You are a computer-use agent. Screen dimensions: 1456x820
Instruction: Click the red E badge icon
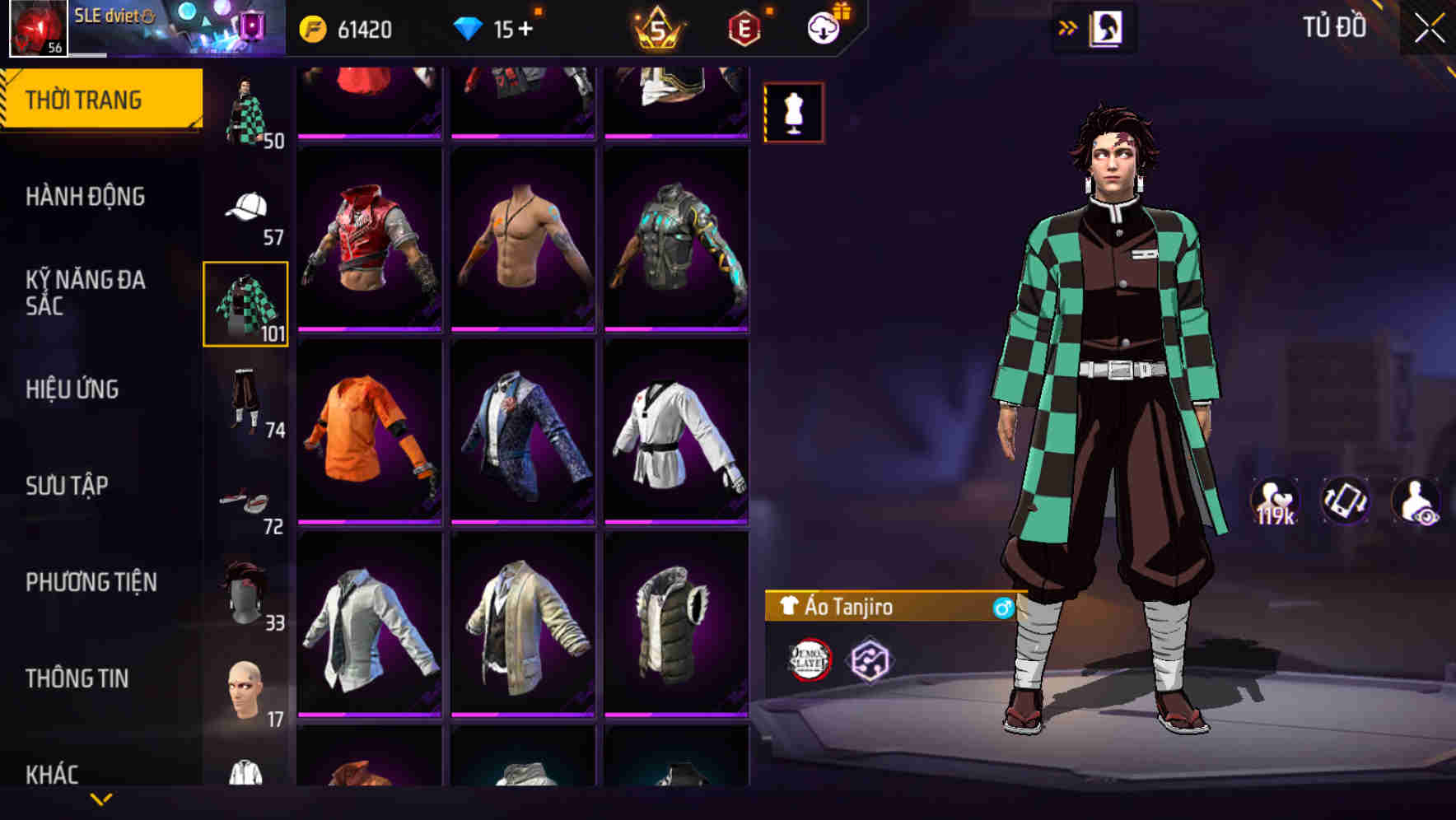pyautogui.click(x=742, y=26)
